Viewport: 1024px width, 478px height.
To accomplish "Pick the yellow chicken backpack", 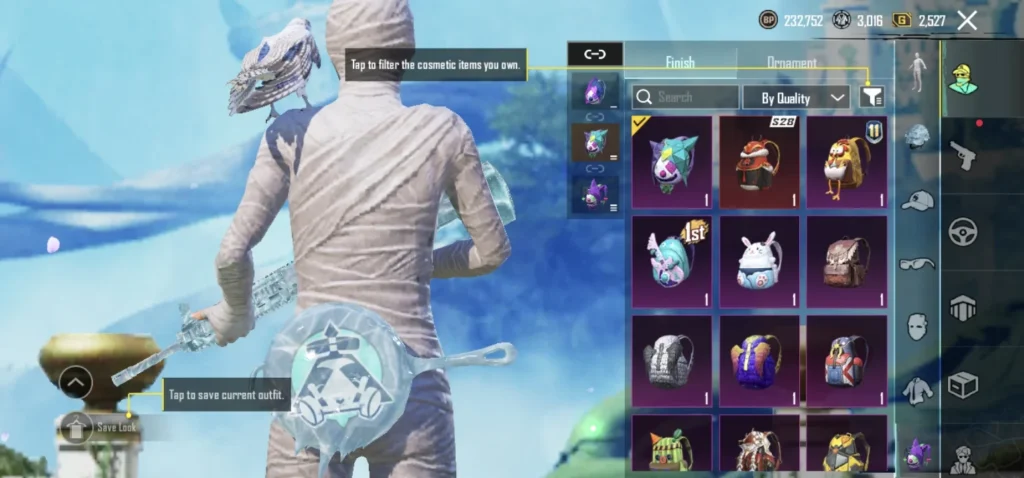I will pyautogui.click(x=846, y=162).
